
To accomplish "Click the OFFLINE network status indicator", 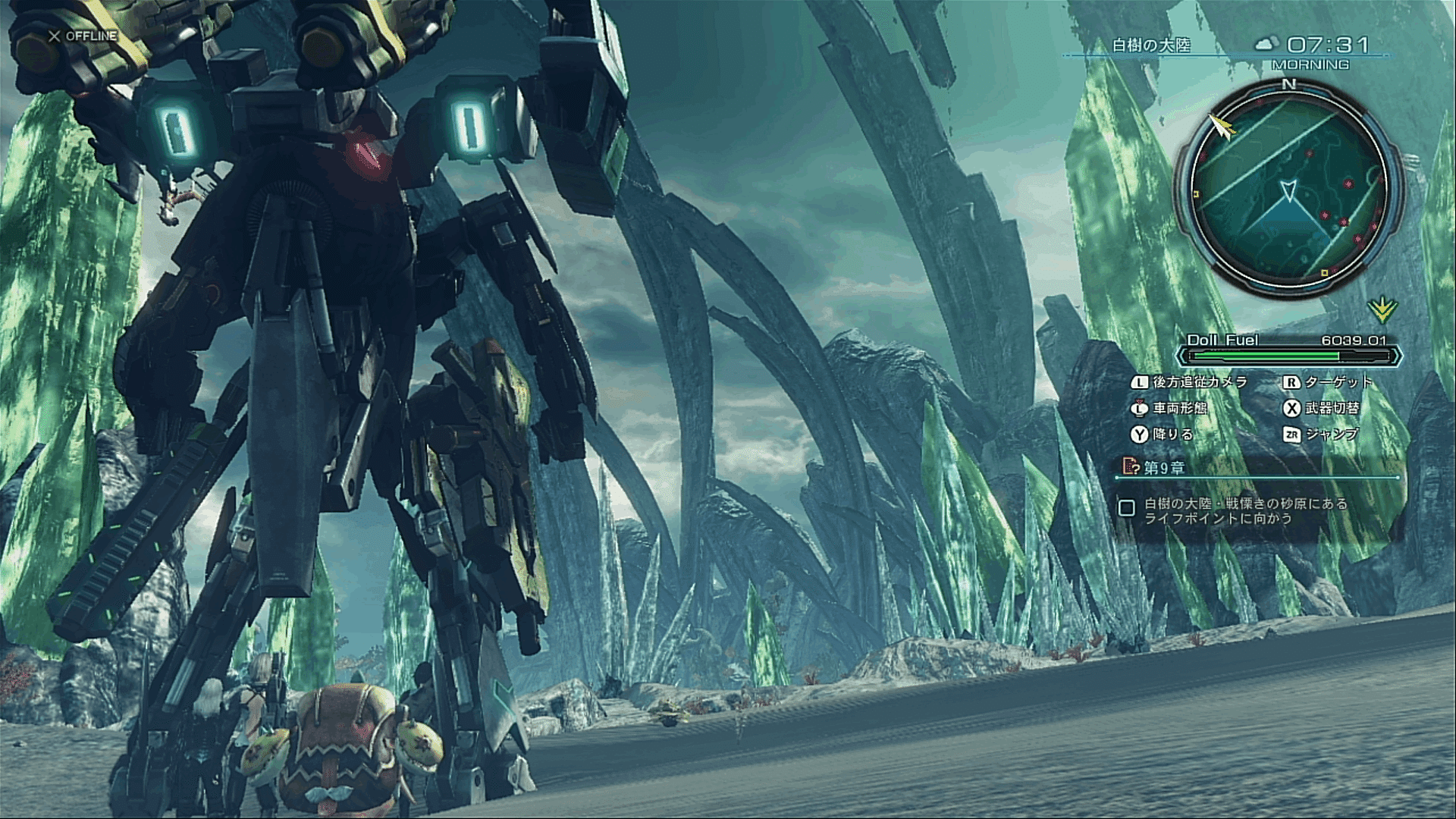I will pyautogui.click(x=83, y=36).
